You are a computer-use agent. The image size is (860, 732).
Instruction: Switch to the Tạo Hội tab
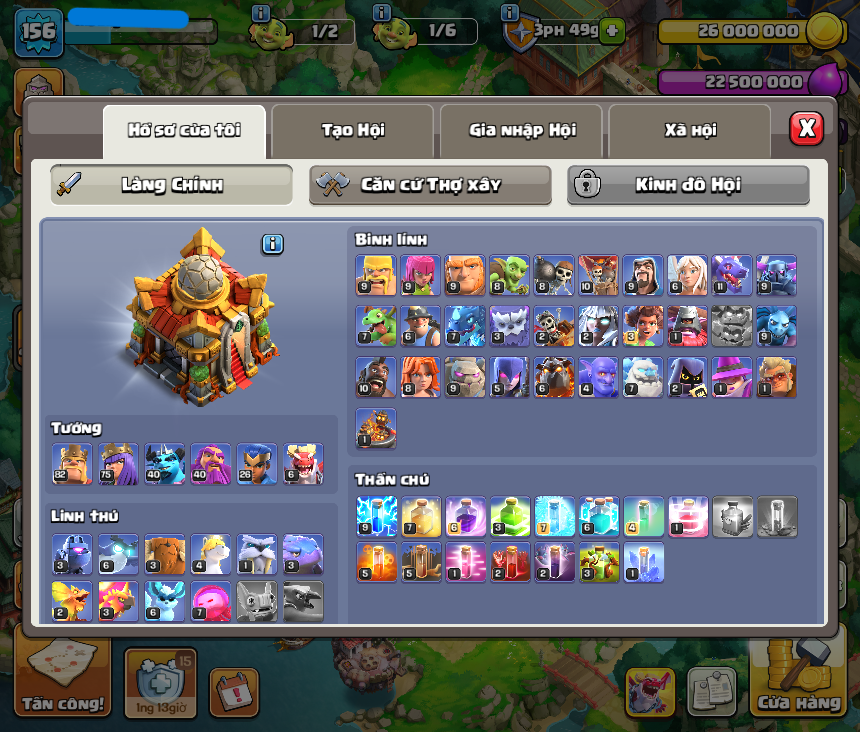[352, 130]
